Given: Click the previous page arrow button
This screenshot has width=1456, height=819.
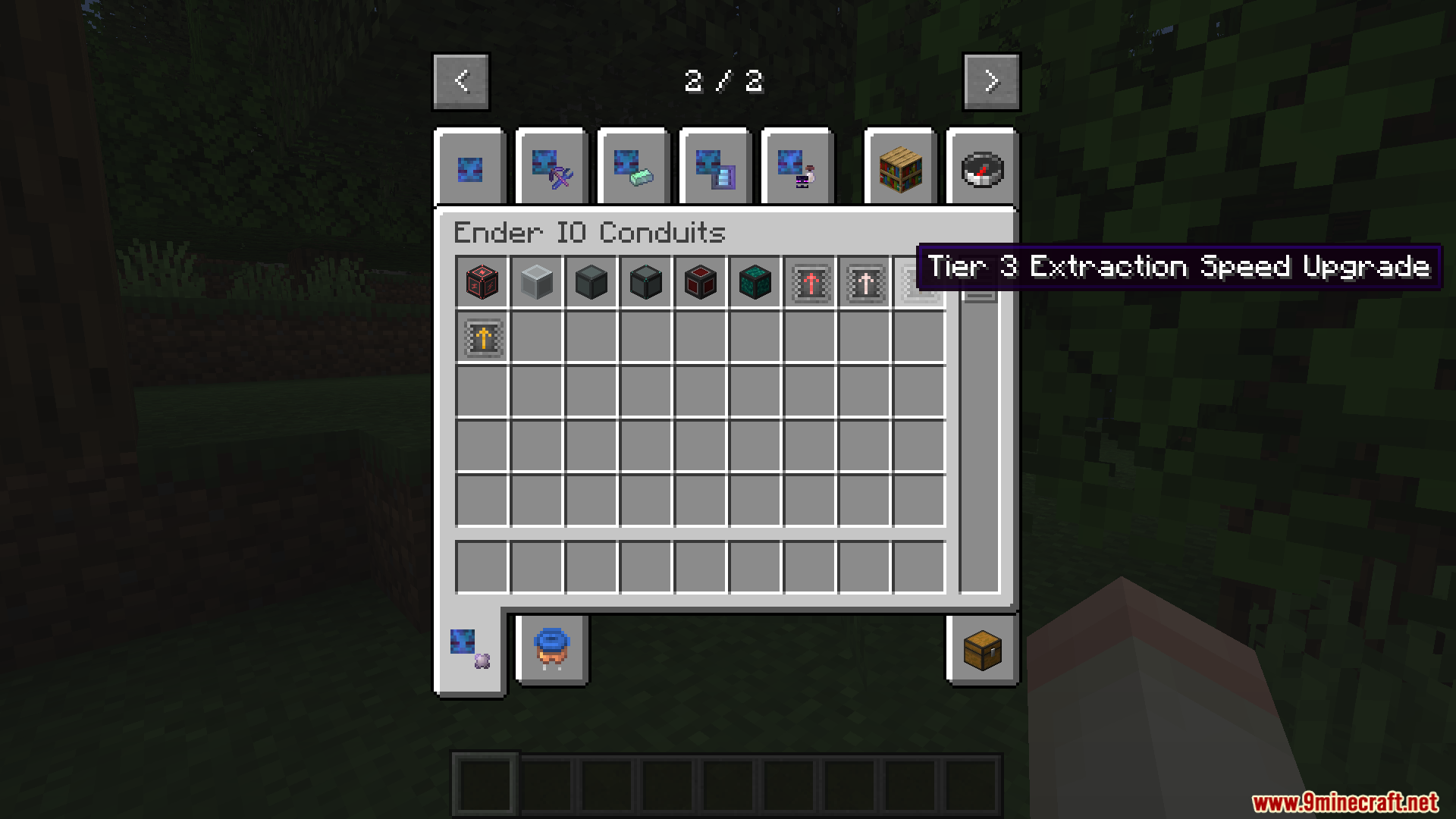Looking at the screenshot, I should (x=460, y=81).
